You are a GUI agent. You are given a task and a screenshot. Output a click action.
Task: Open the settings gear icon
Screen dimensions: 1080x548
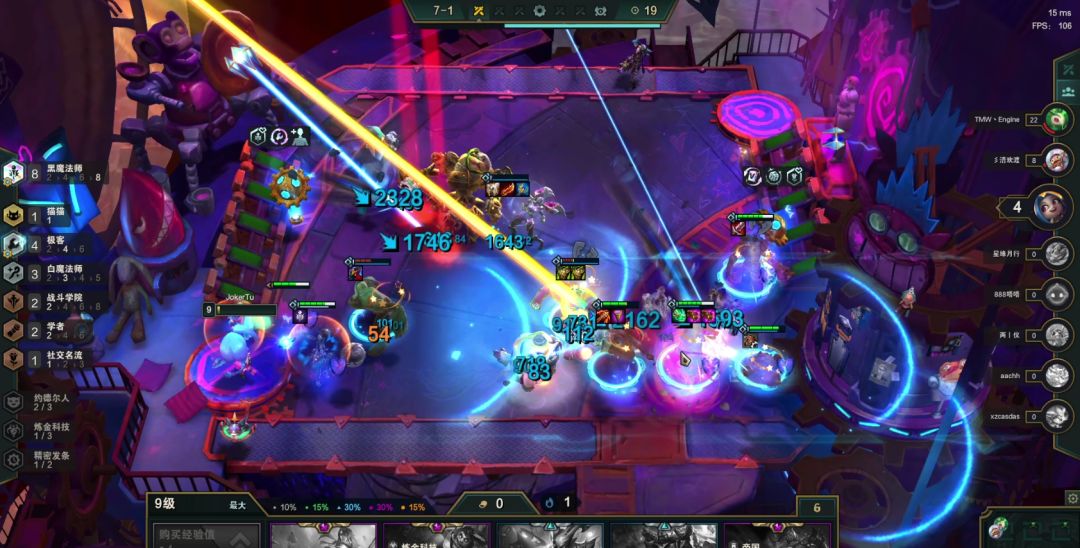(1072, 497)
